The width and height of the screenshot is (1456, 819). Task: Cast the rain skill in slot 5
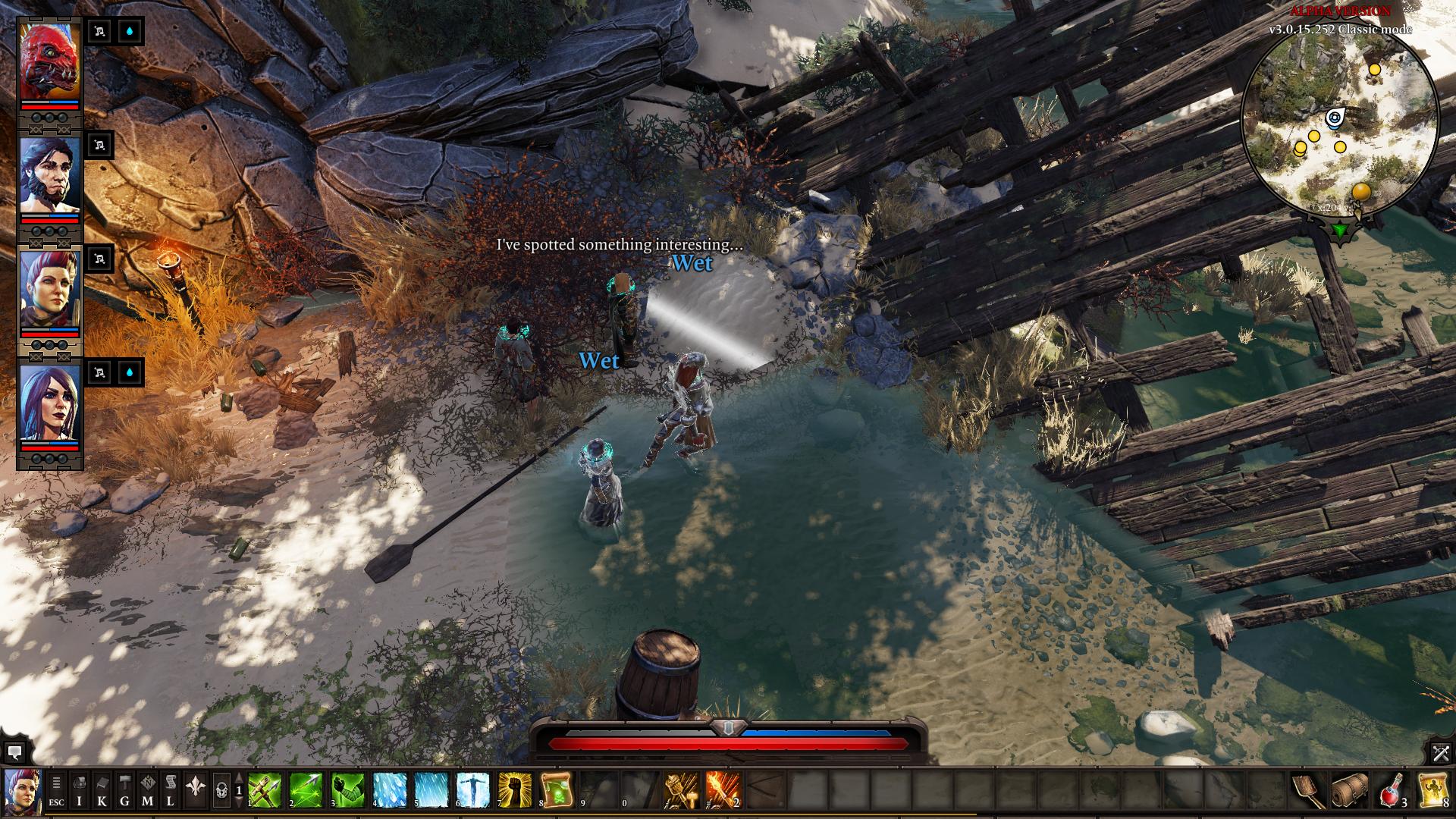pyautogui.click(x=431, y=790)
